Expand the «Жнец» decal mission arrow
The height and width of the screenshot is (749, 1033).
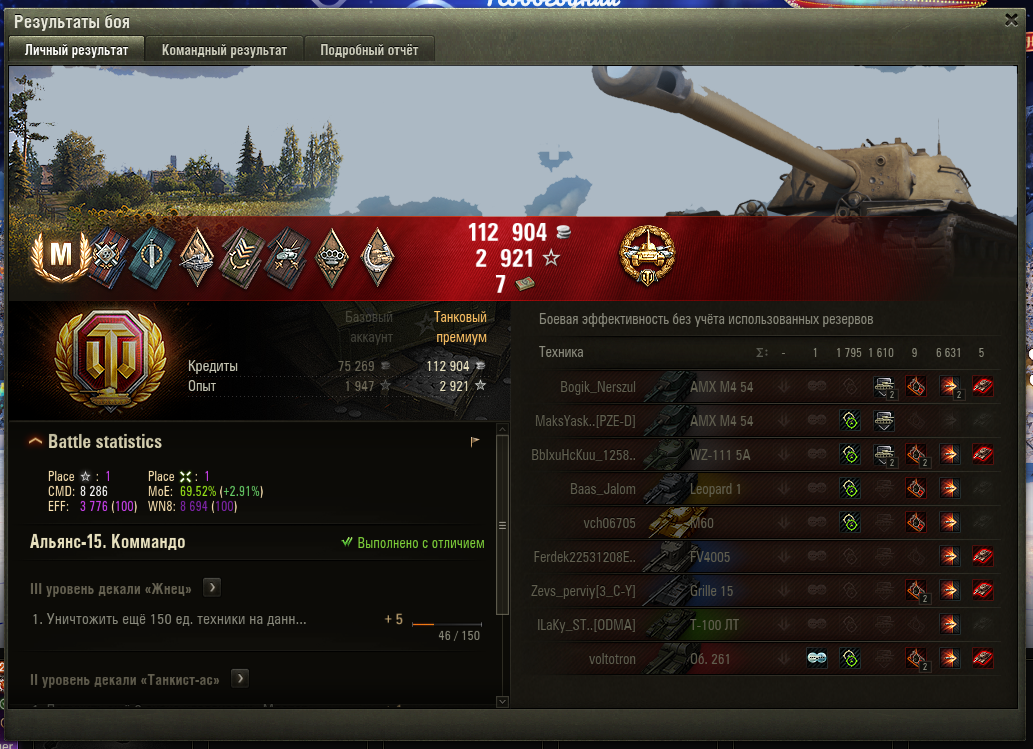pos(213,588)
